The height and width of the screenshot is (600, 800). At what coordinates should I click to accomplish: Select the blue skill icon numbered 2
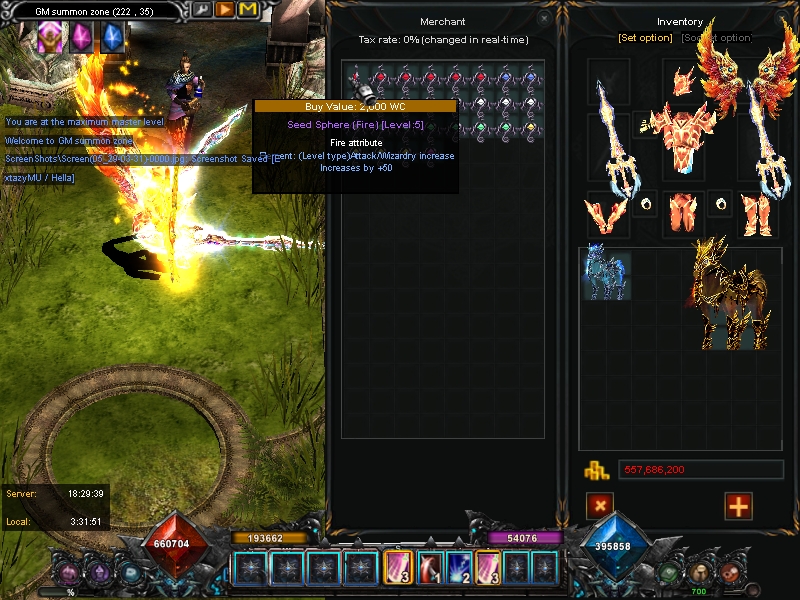click(460, 568)
